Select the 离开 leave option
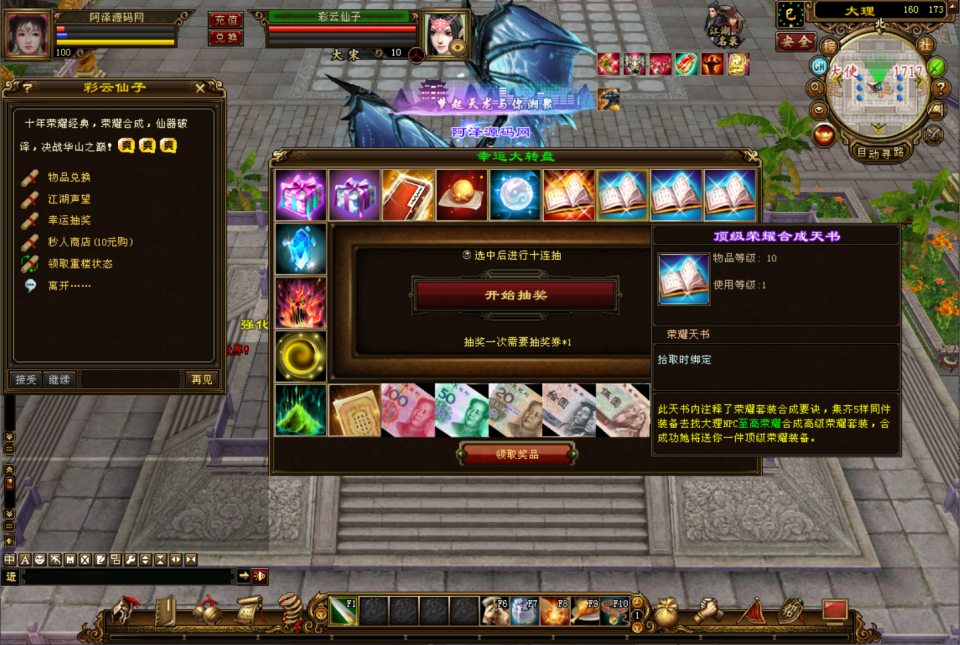The width and height of the screenshot is (960, 645). (66, 285)
